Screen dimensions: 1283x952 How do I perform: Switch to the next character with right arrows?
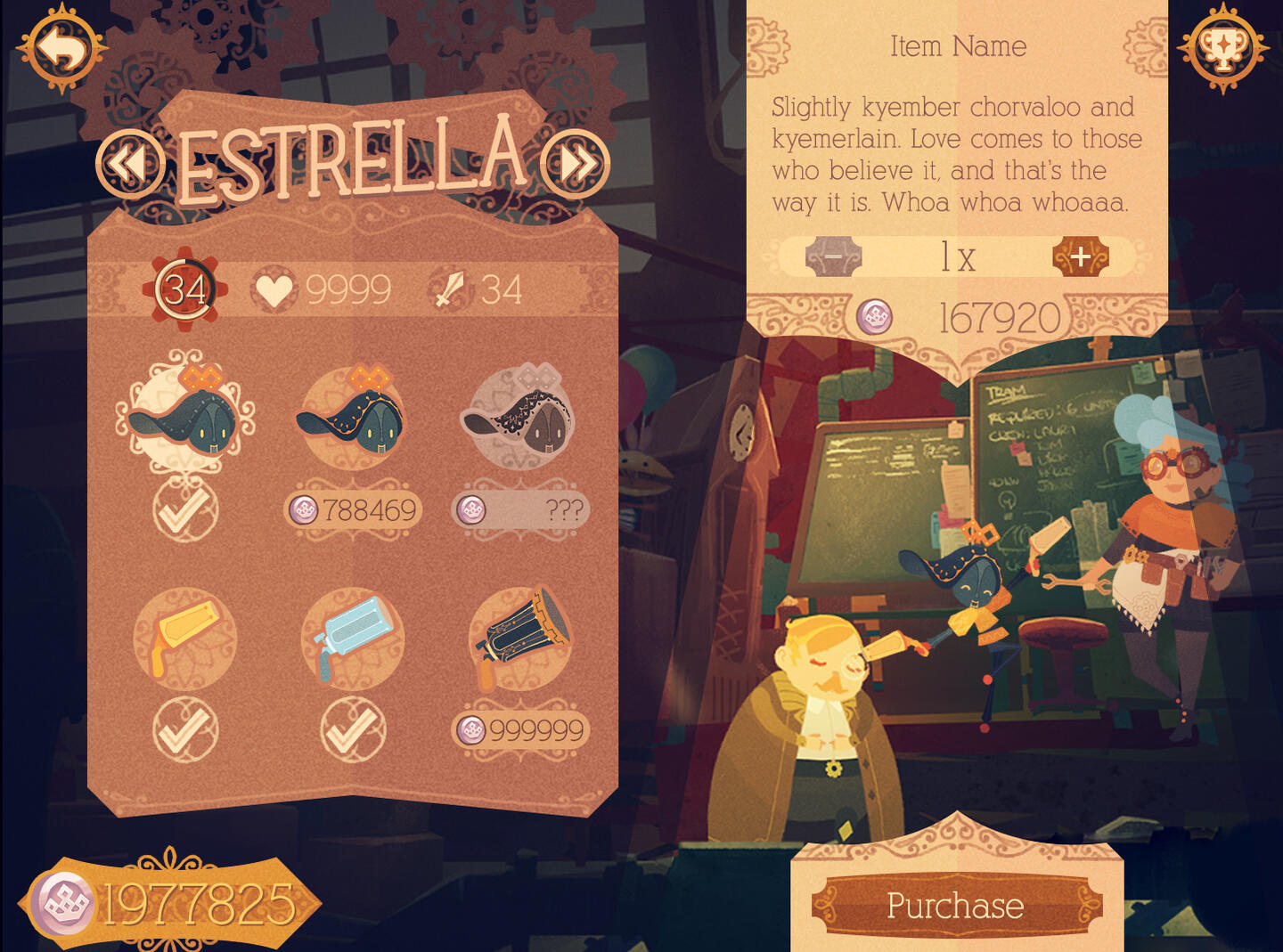pyautogui.click(x=576, y=164)
